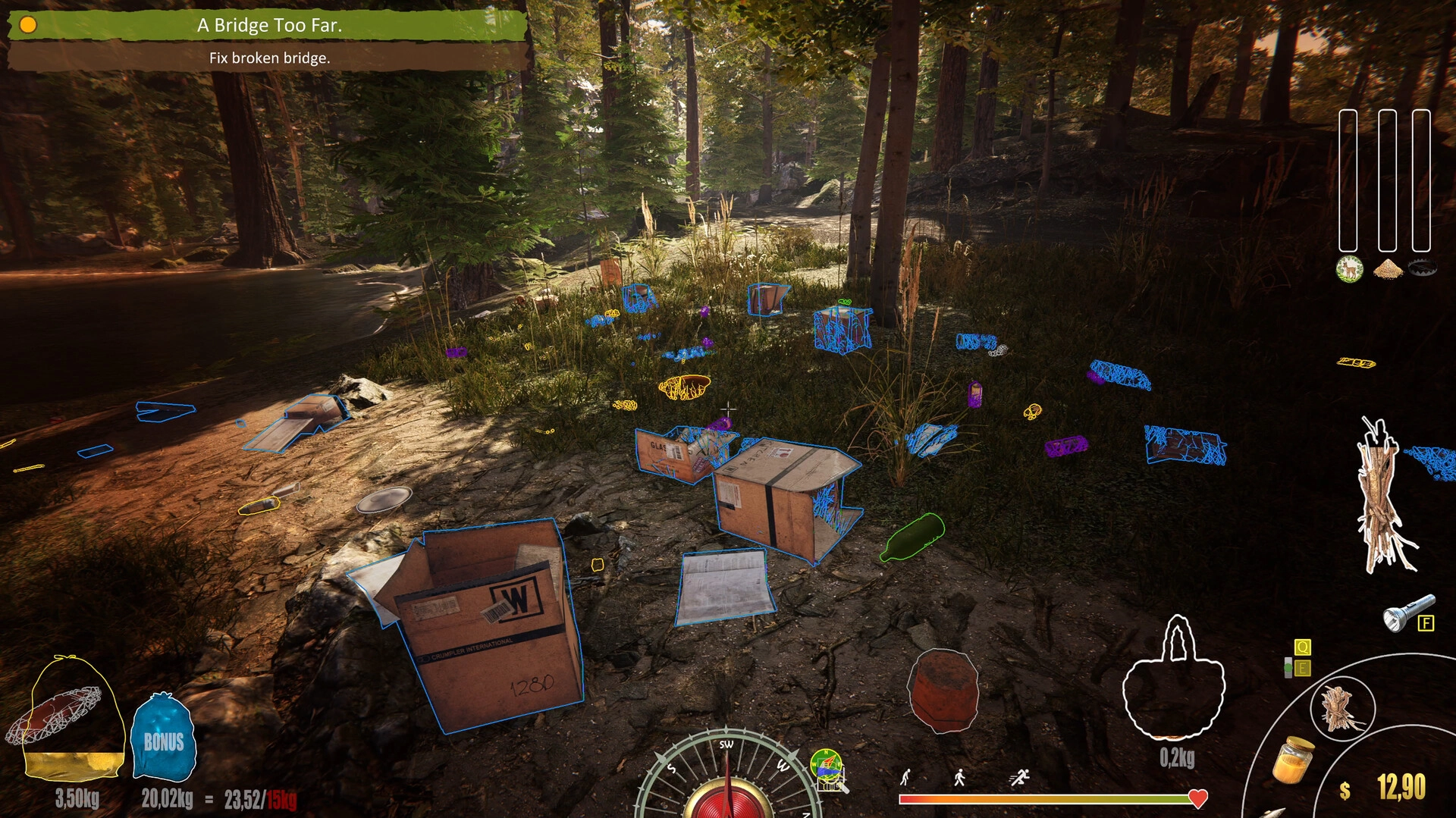
Task: Activate the sprint figure icon
Action: [x=1020, y=776]
